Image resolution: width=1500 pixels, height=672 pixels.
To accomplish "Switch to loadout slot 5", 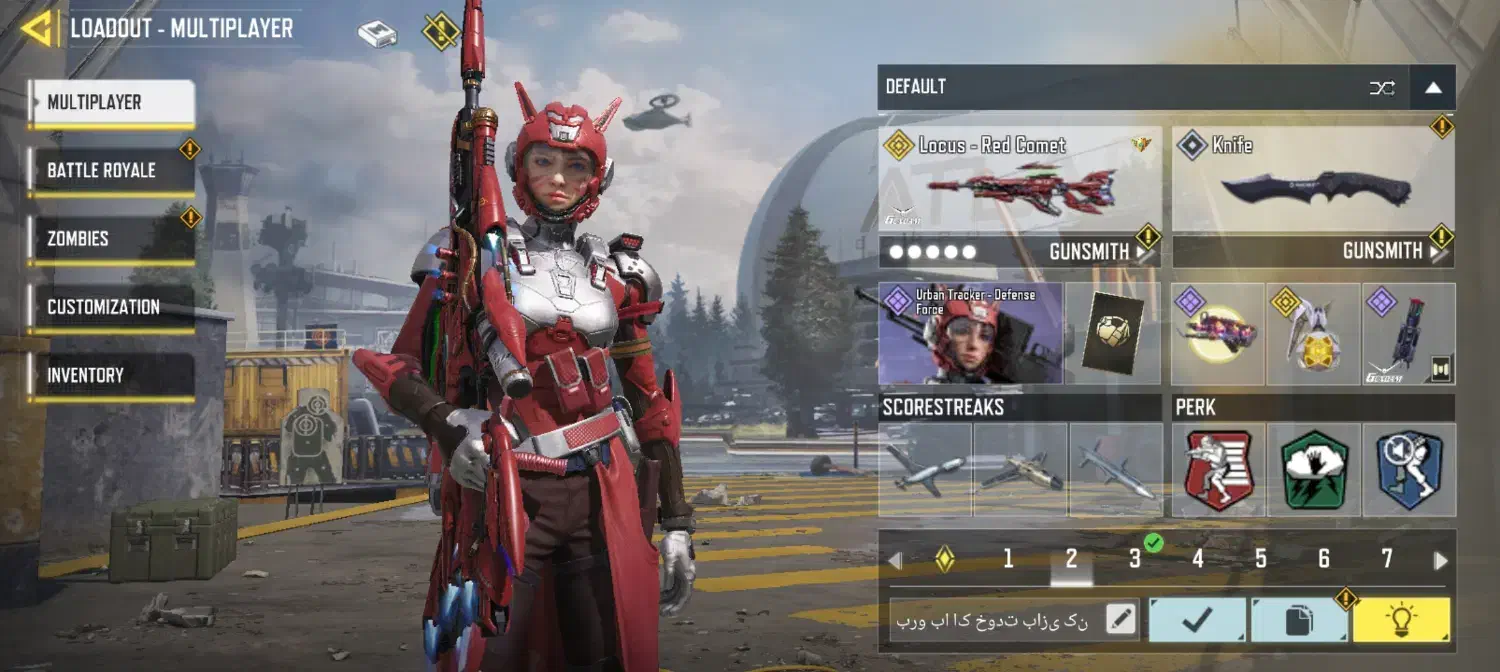I will [1261, 559].
